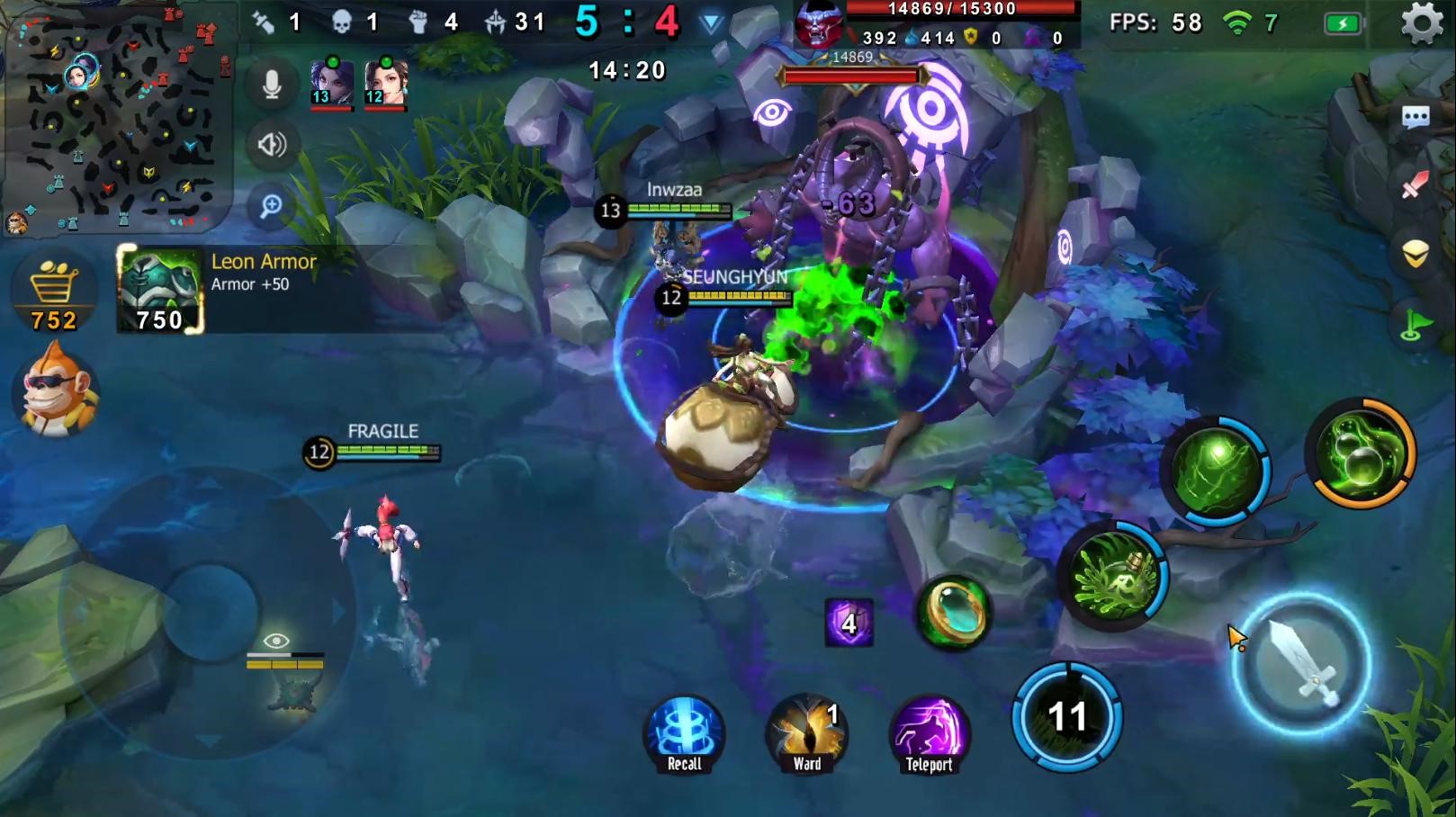Open the settings gear menu
1456x817 pixels.
point(1422,23)
